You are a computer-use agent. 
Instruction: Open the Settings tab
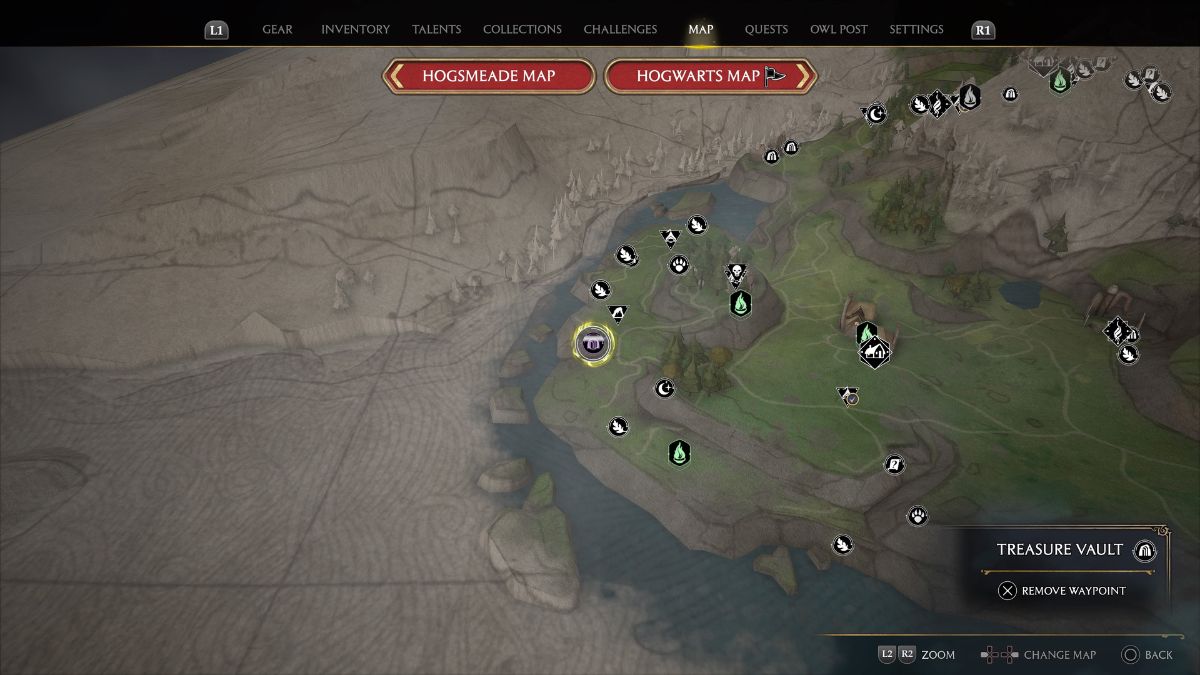point(916,29)
